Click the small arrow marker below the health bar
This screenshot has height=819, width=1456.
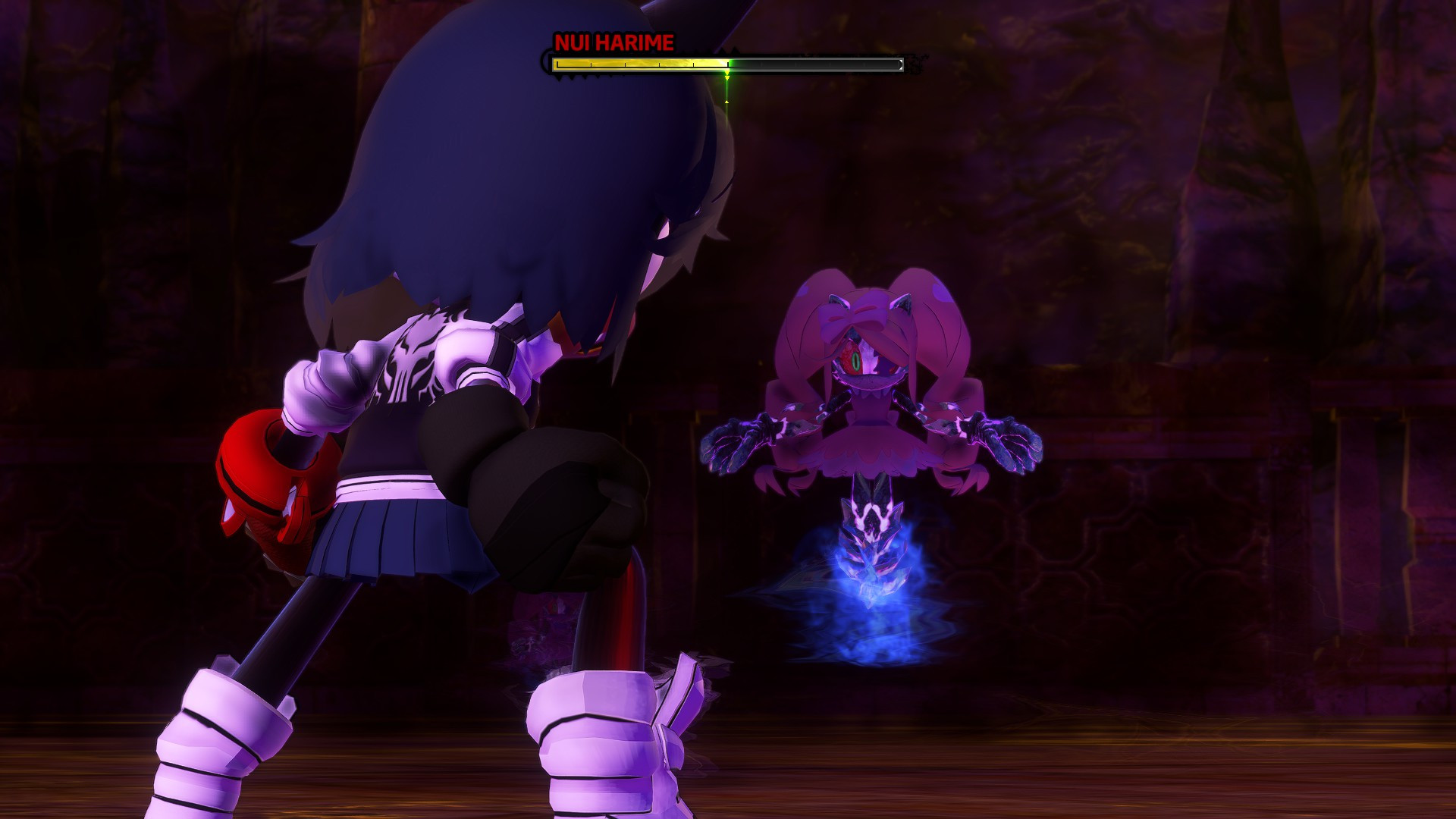tap(726, 101)
